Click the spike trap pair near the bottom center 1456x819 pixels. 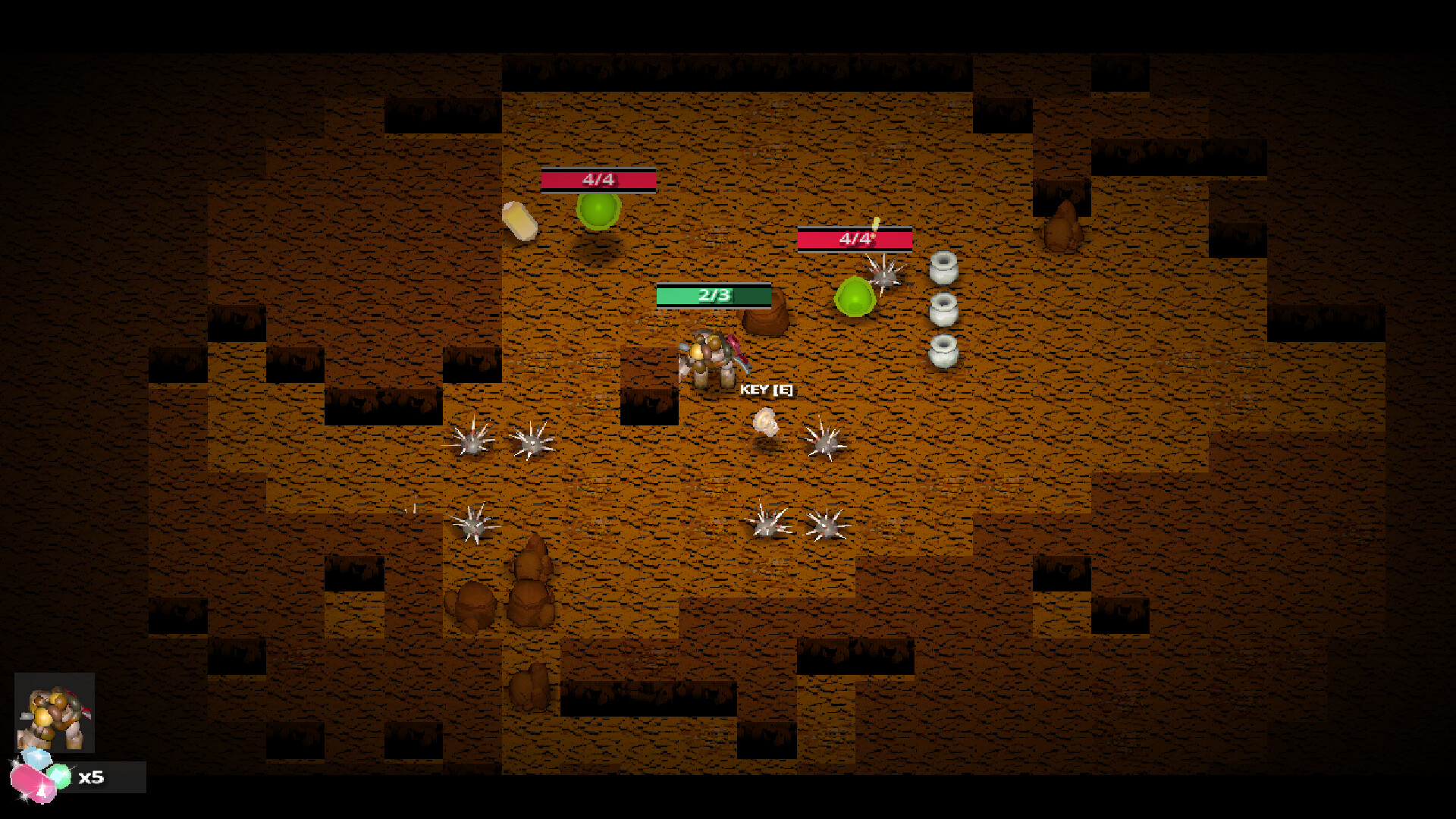796,525
